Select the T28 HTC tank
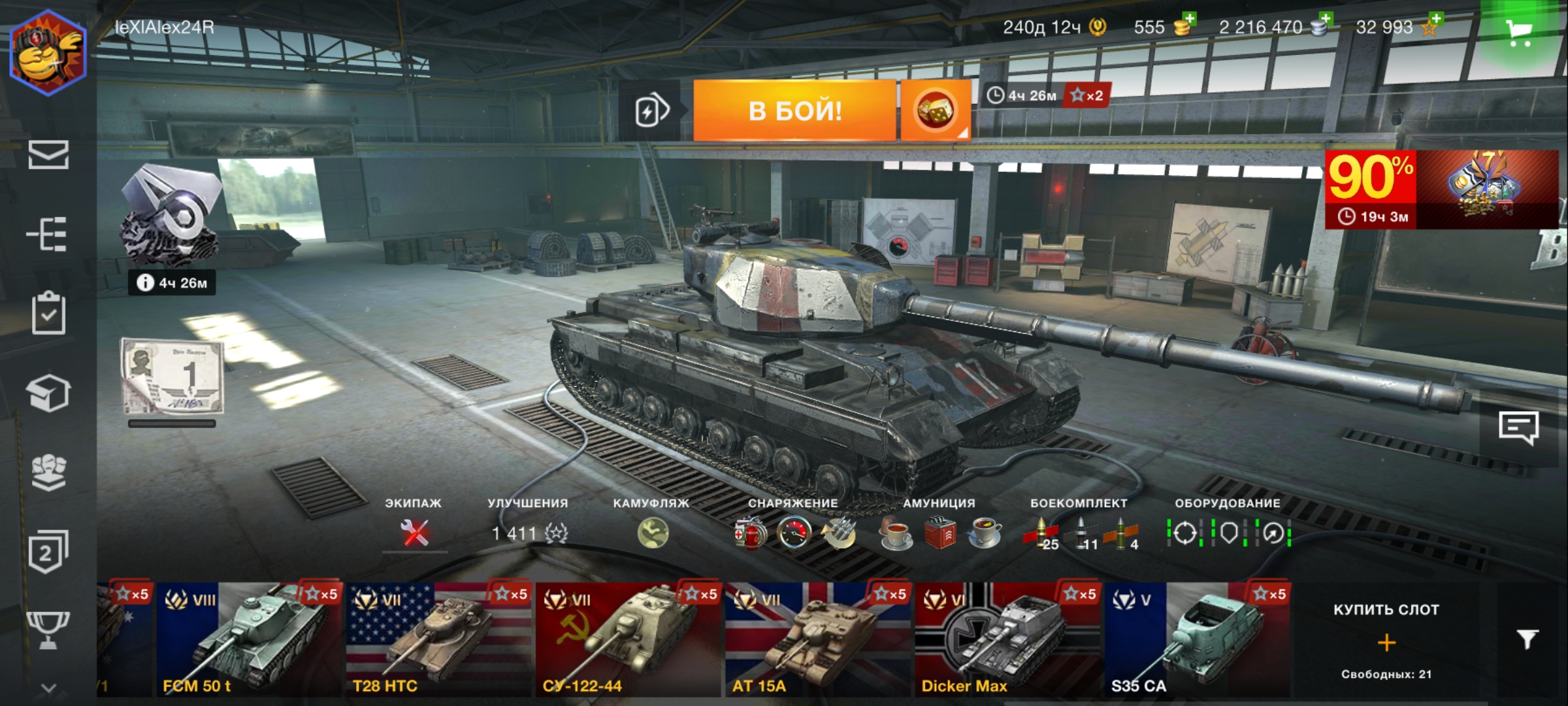Viewport: 1568px width, 706px height. [x=438, y=639]
